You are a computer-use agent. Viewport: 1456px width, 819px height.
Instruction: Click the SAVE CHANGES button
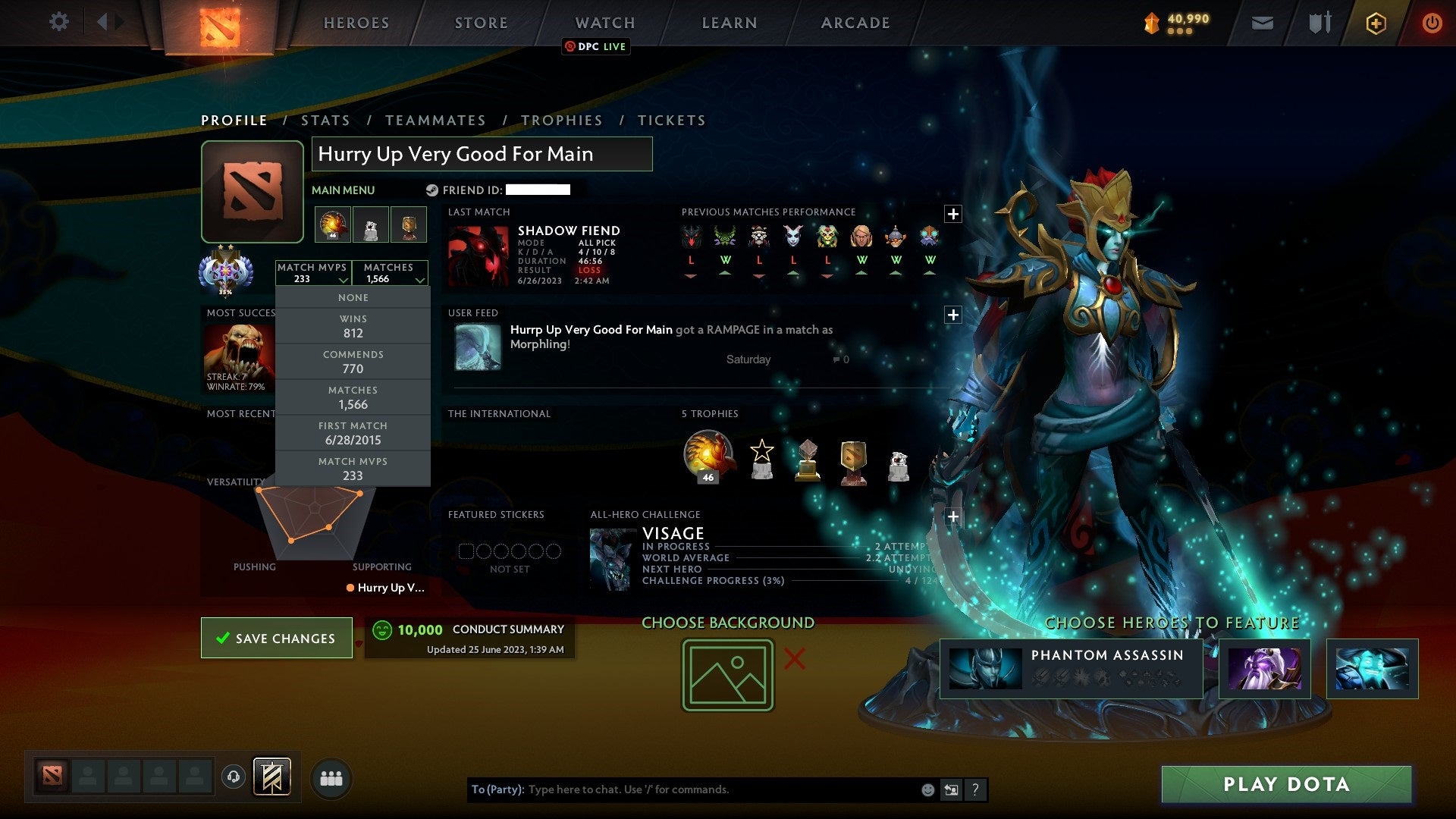pyautogui.click(x=276, y=638)
